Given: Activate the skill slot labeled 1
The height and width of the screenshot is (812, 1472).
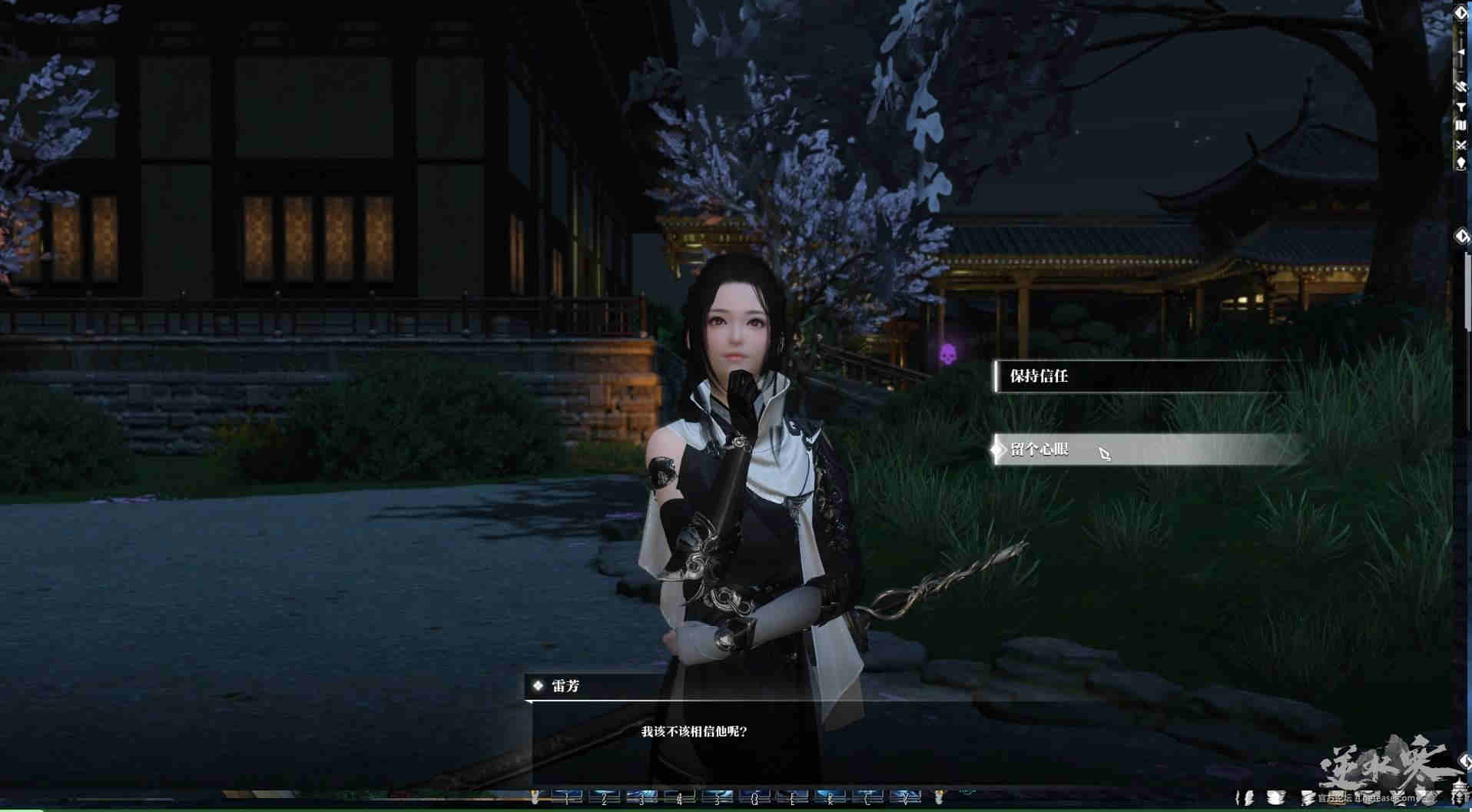Looking at the screenshot, I should (567, 798).
